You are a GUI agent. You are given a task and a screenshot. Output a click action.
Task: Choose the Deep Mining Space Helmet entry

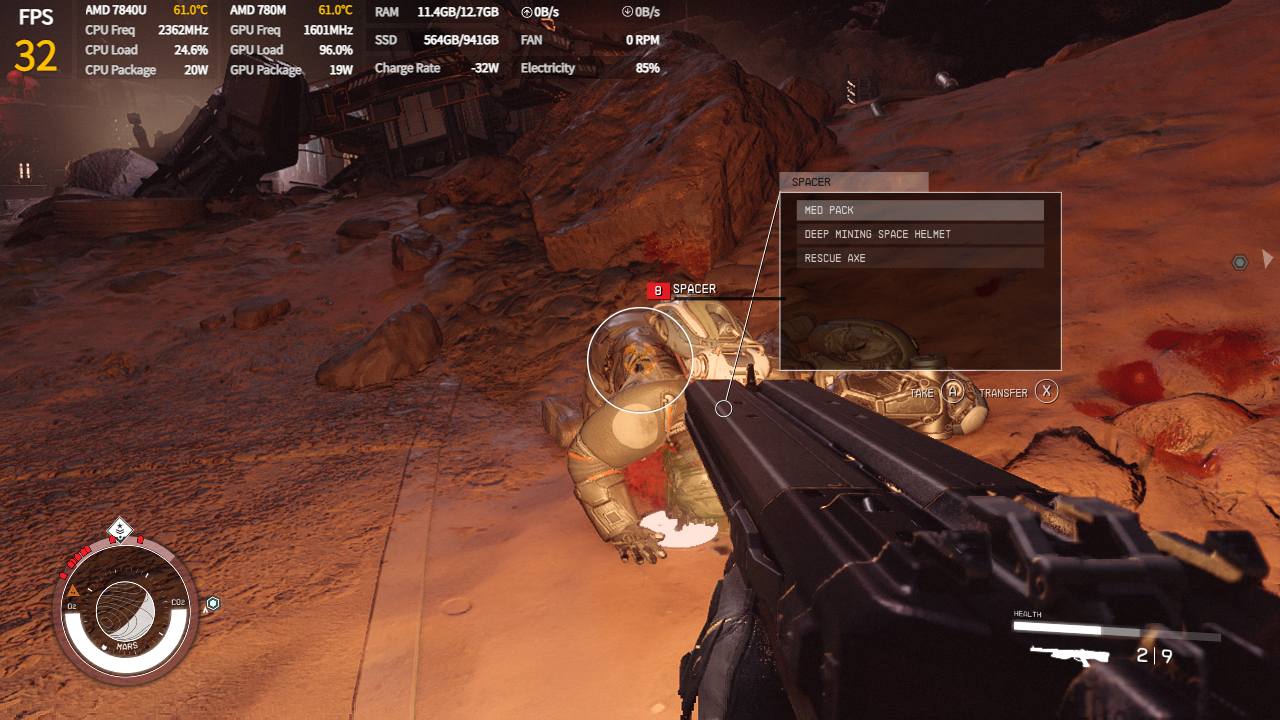919,234
